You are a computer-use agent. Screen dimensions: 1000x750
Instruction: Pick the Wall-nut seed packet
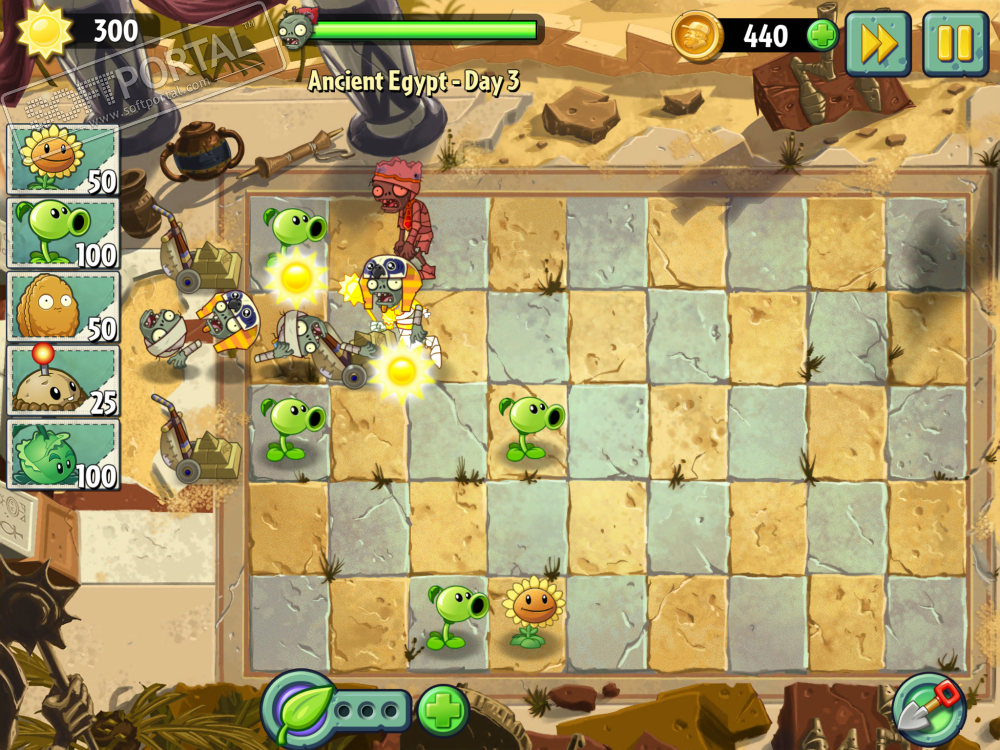(x=63, y=307)
